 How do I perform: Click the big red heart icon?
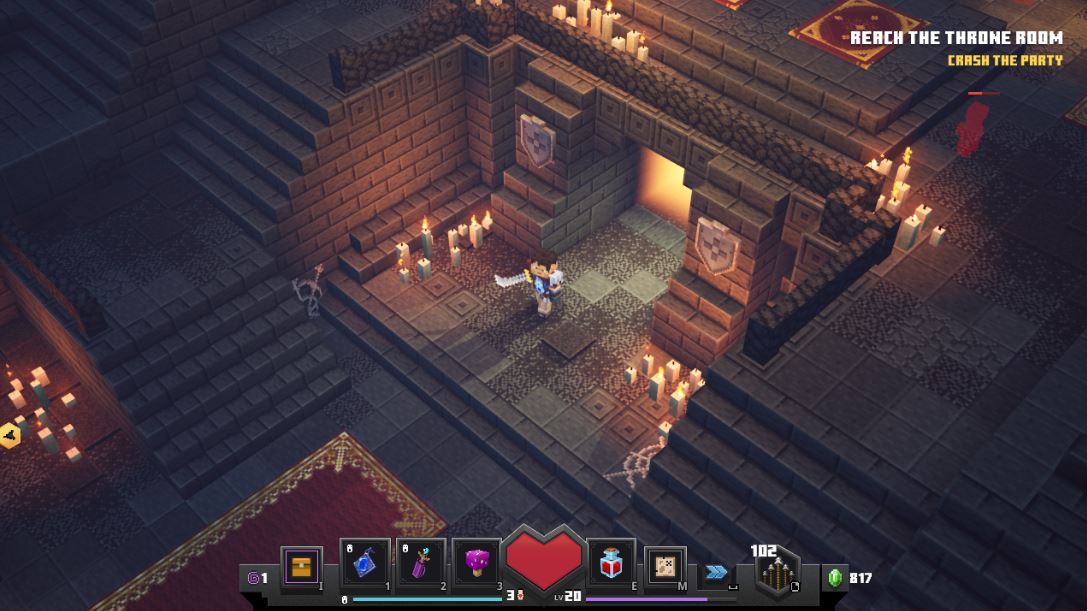click(543, 560)
